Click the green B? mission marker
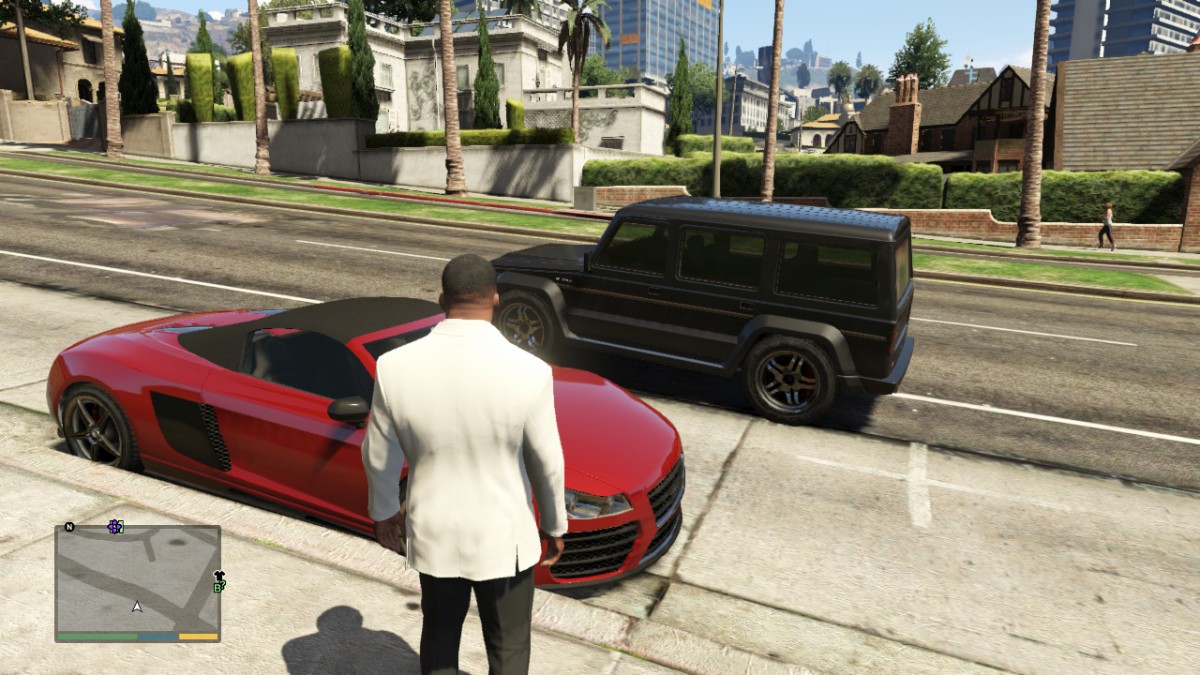 219,587
